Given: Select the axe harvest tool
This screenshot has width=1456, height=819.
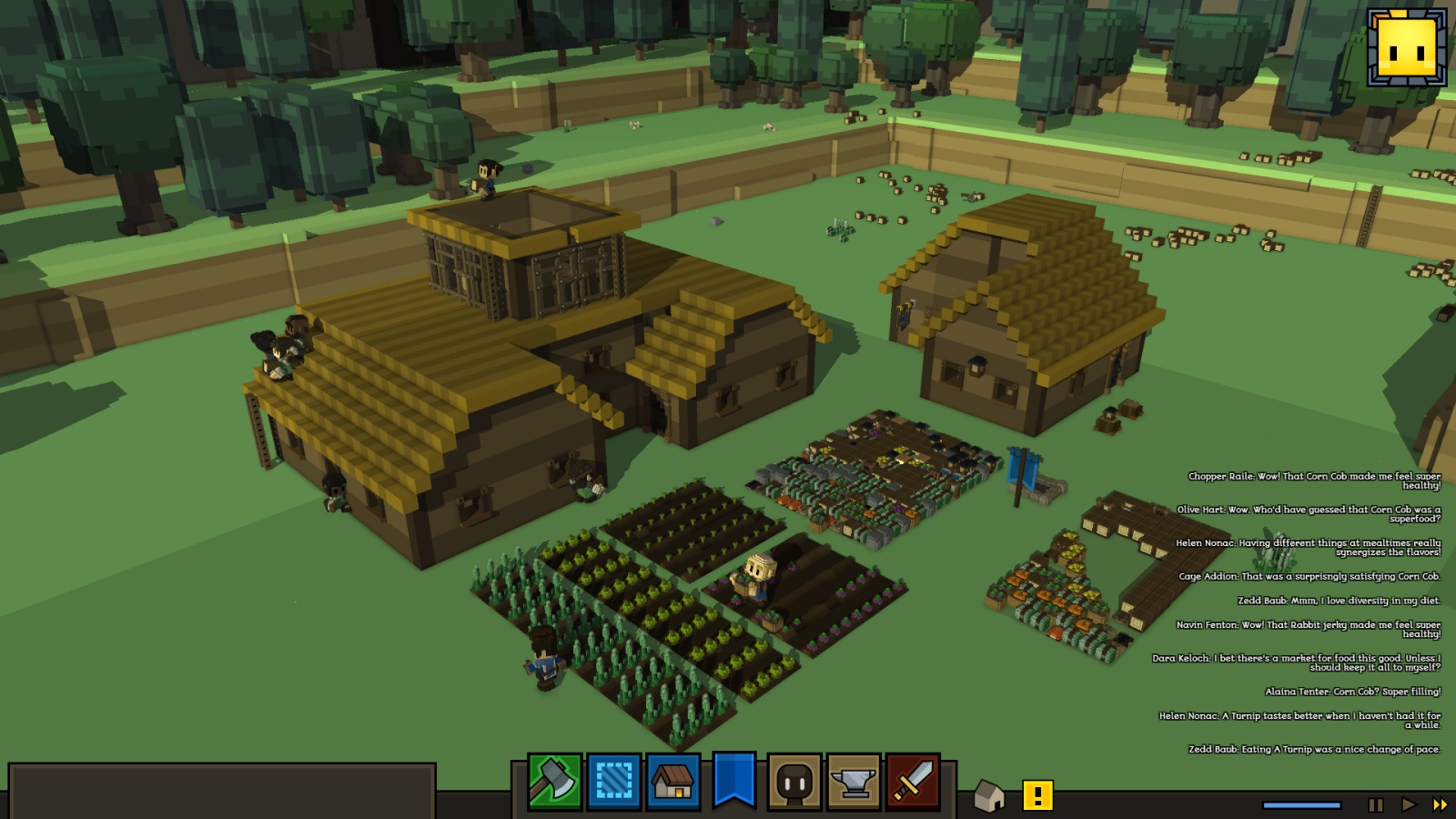Looking at the screenshot, I should 554,782.
